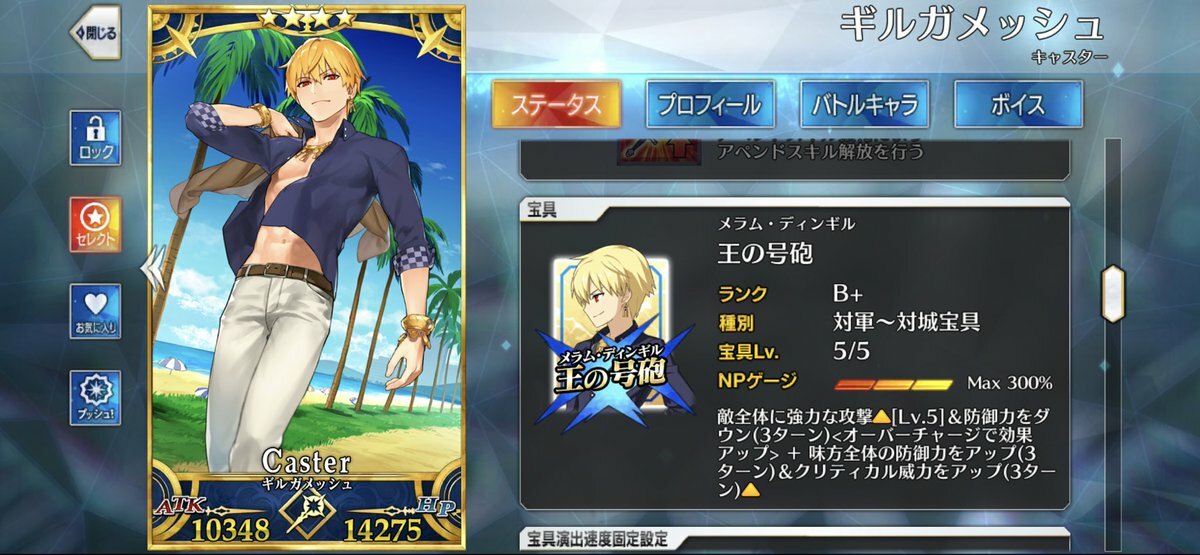This screenshot has width=1200, height=555.
Task: Mark servant as favorite with heart button
Action: 95,311
